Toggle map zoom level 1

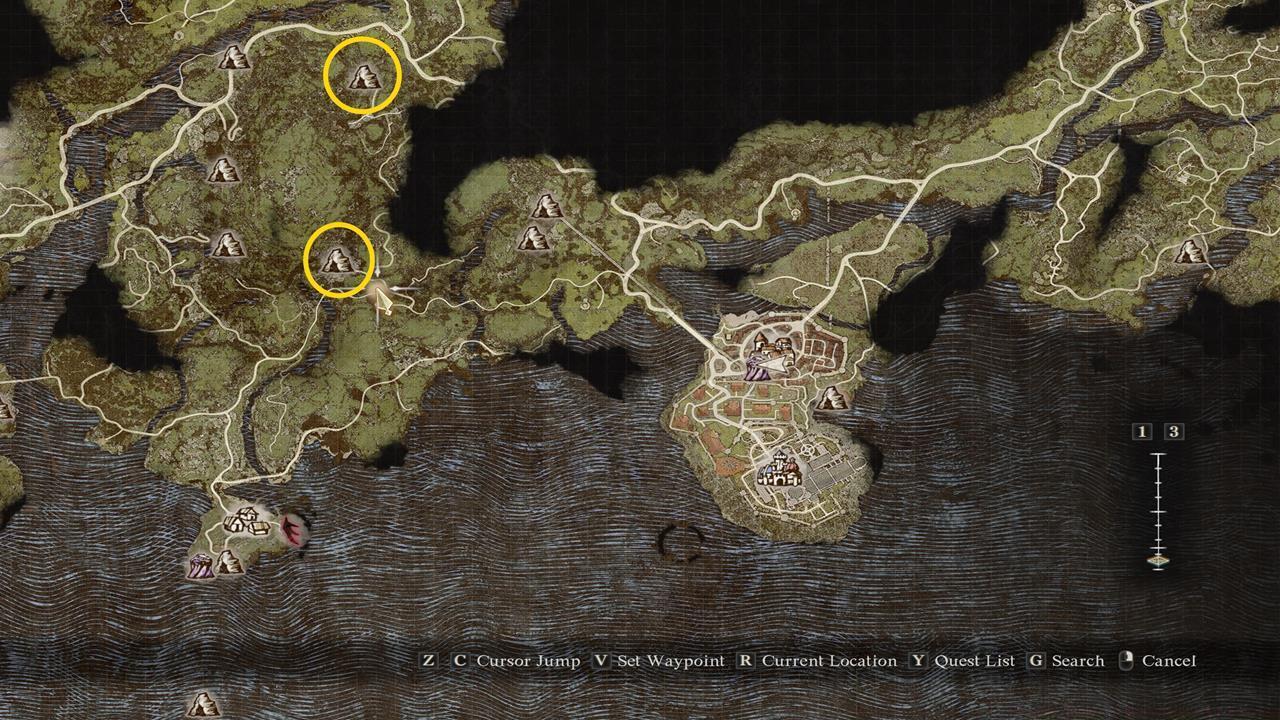coord(1141,432)
